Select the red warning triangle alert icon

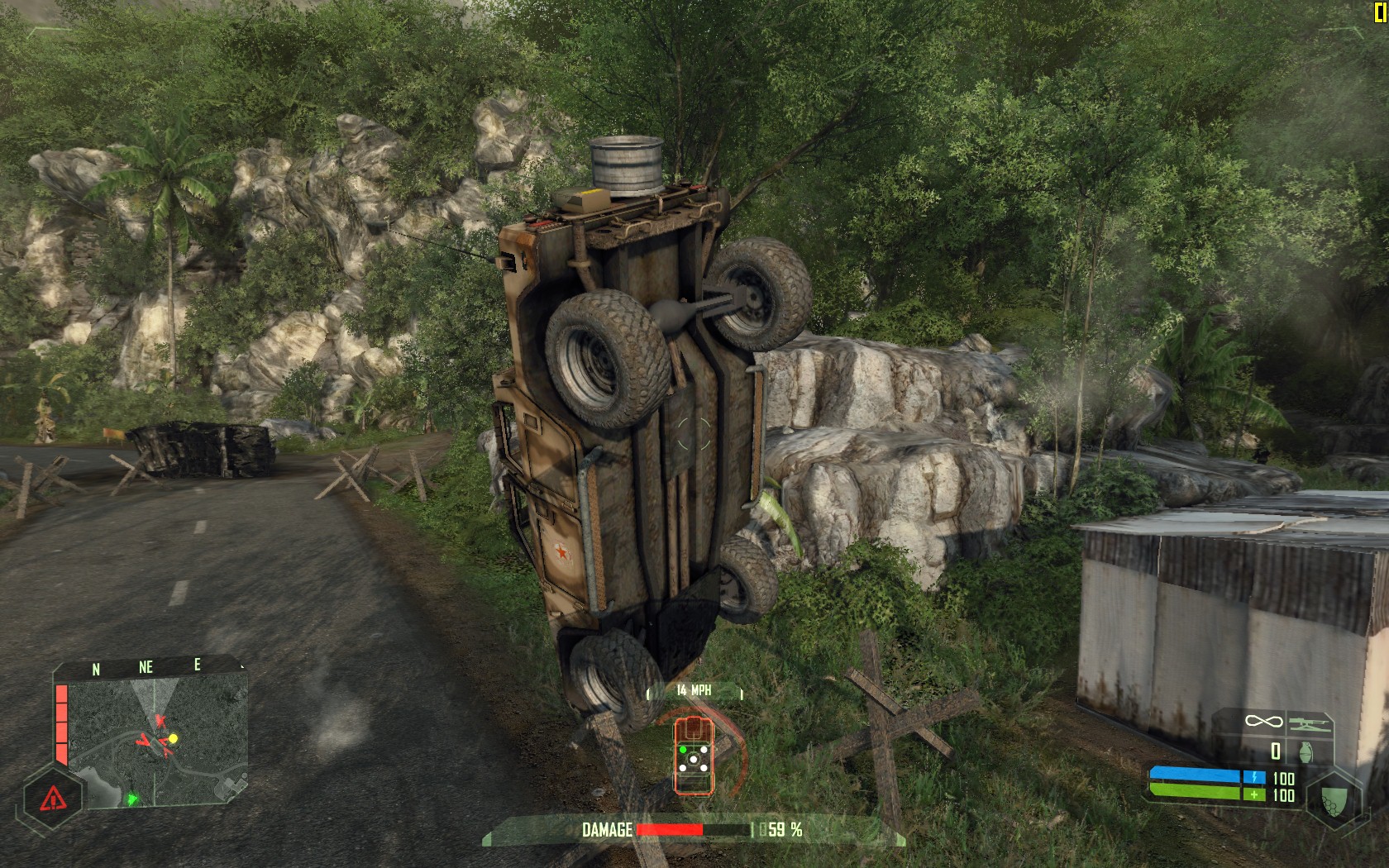pos(51,798)
